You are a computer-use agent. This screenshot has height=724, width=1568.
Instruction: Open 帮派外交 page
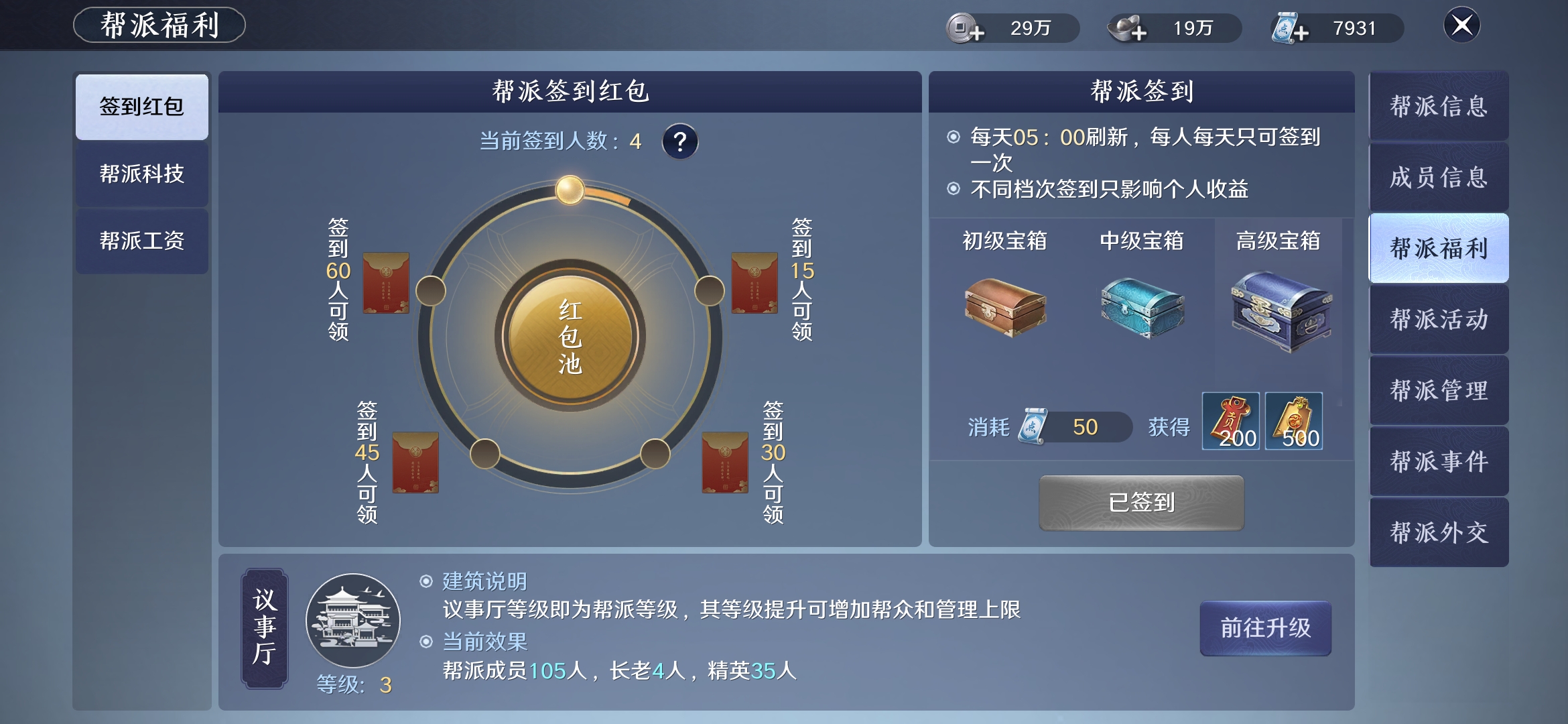click(1439, 533)
